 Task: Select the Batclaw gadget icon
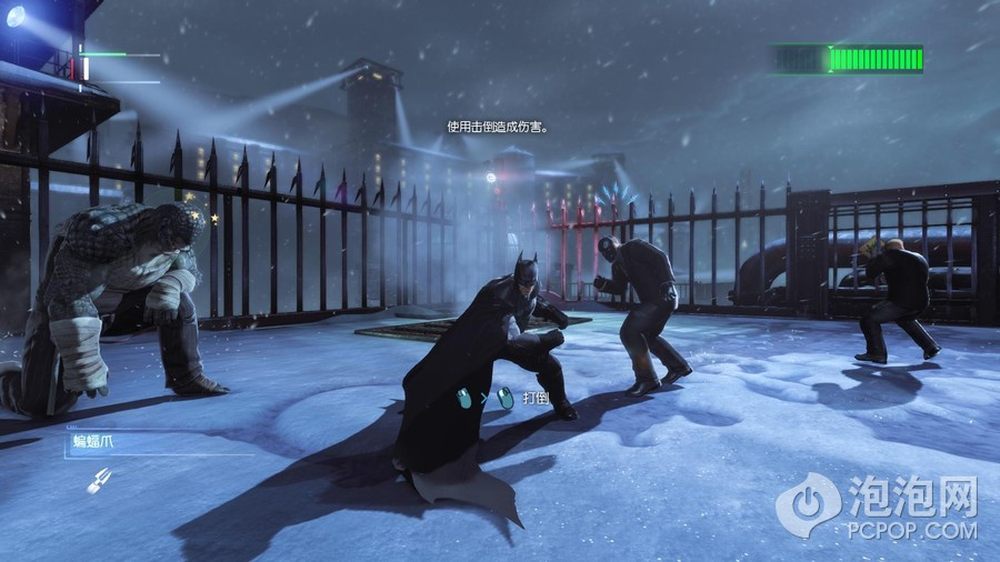pos(99,480)
